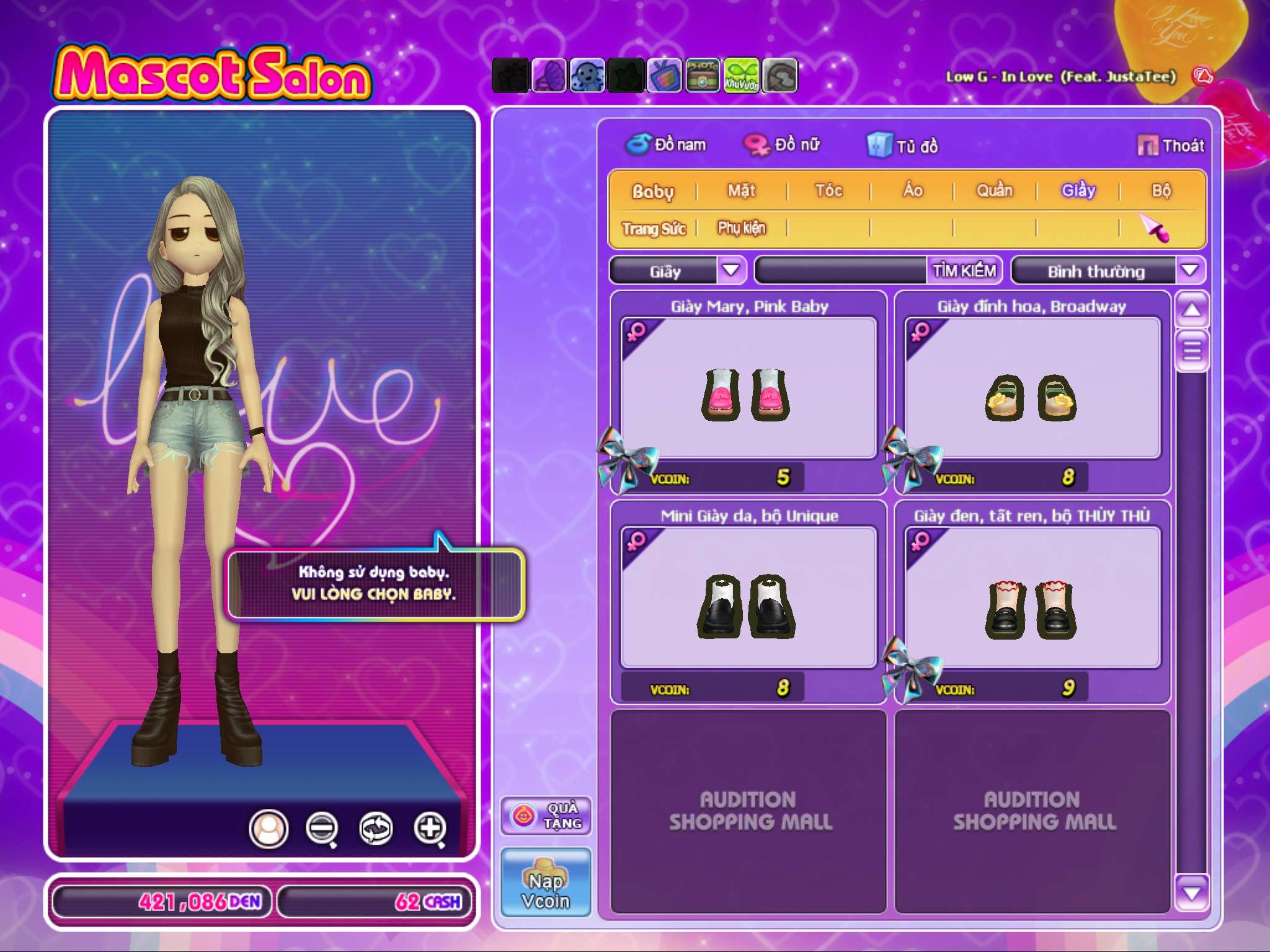Zoom in on the character preview
1270x952 pixels.
[x=430, y=828]
